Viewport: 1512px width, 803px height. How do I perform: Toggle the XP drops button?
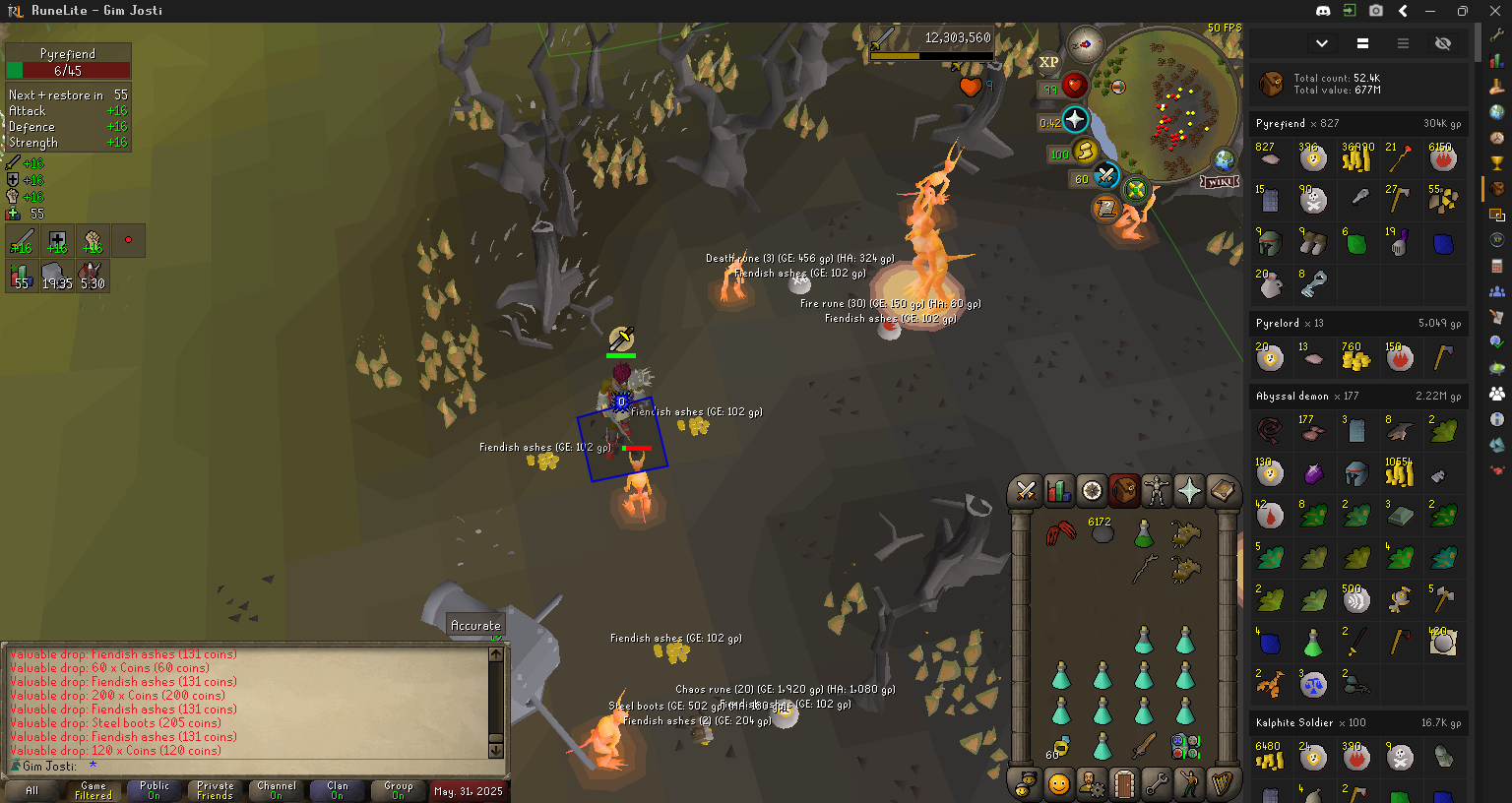click(1048, 62)
